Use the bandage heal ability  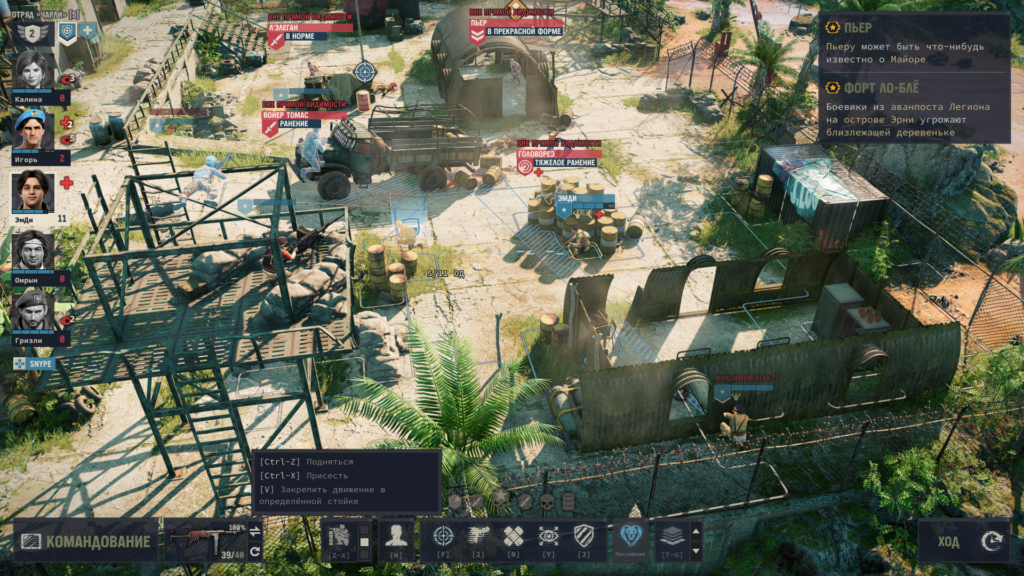tap(513, 536)
